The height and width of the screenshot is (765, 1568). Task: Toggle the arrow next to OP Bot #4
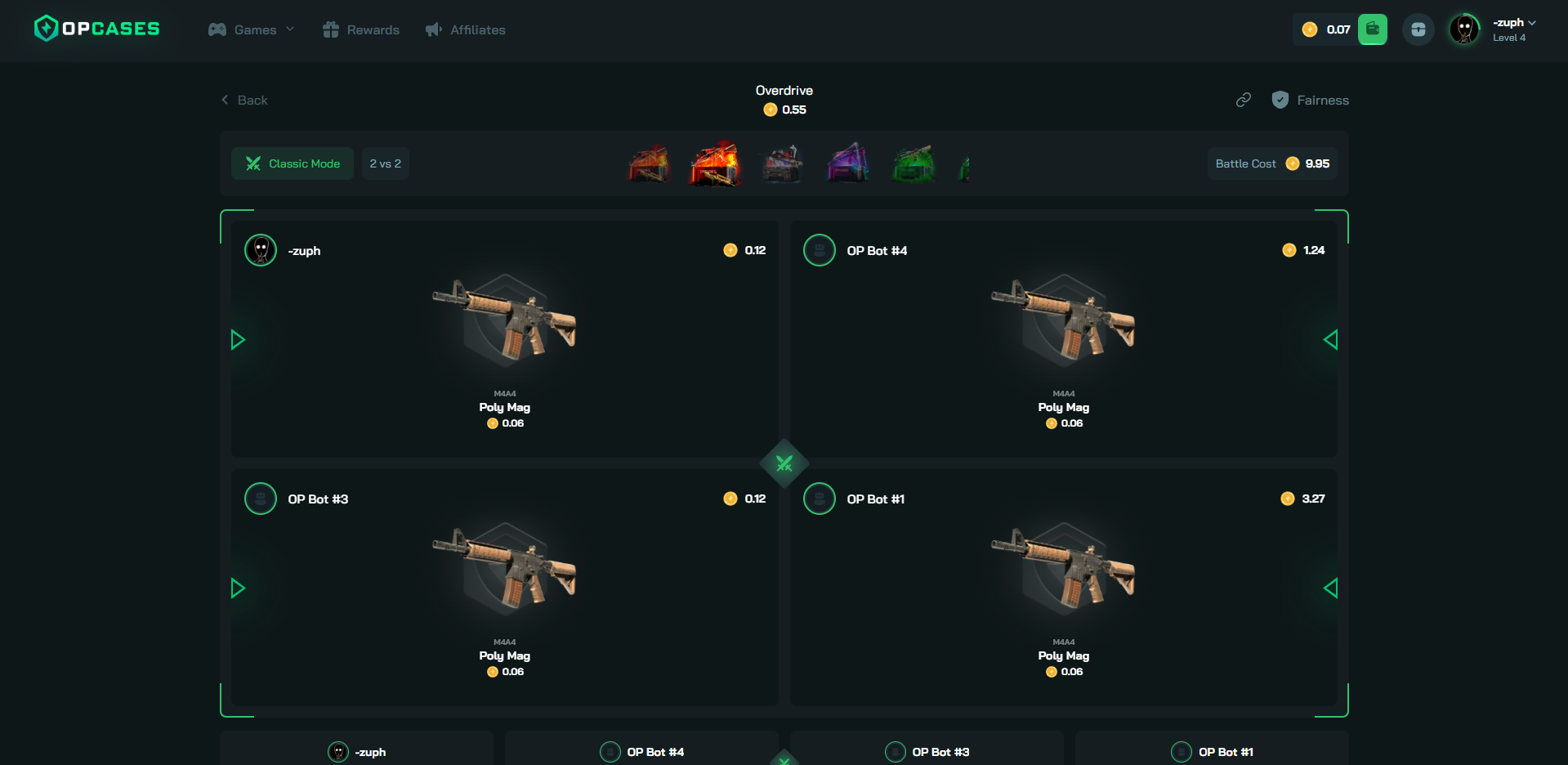coord(1330,339)
